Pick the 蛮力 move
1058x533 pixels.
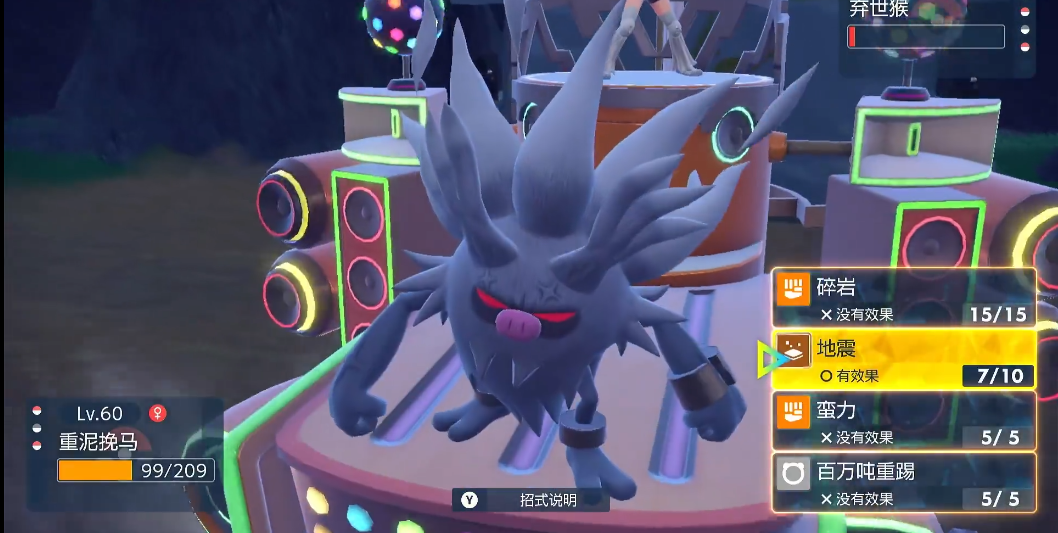(904, 421)
